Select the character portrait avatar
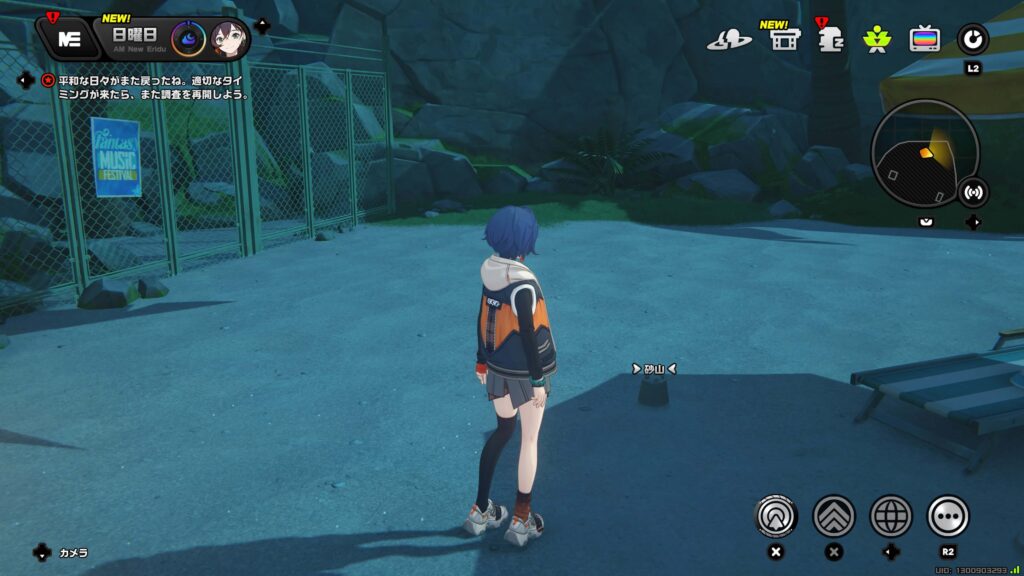1024x576 pixels. click(229, 39)
